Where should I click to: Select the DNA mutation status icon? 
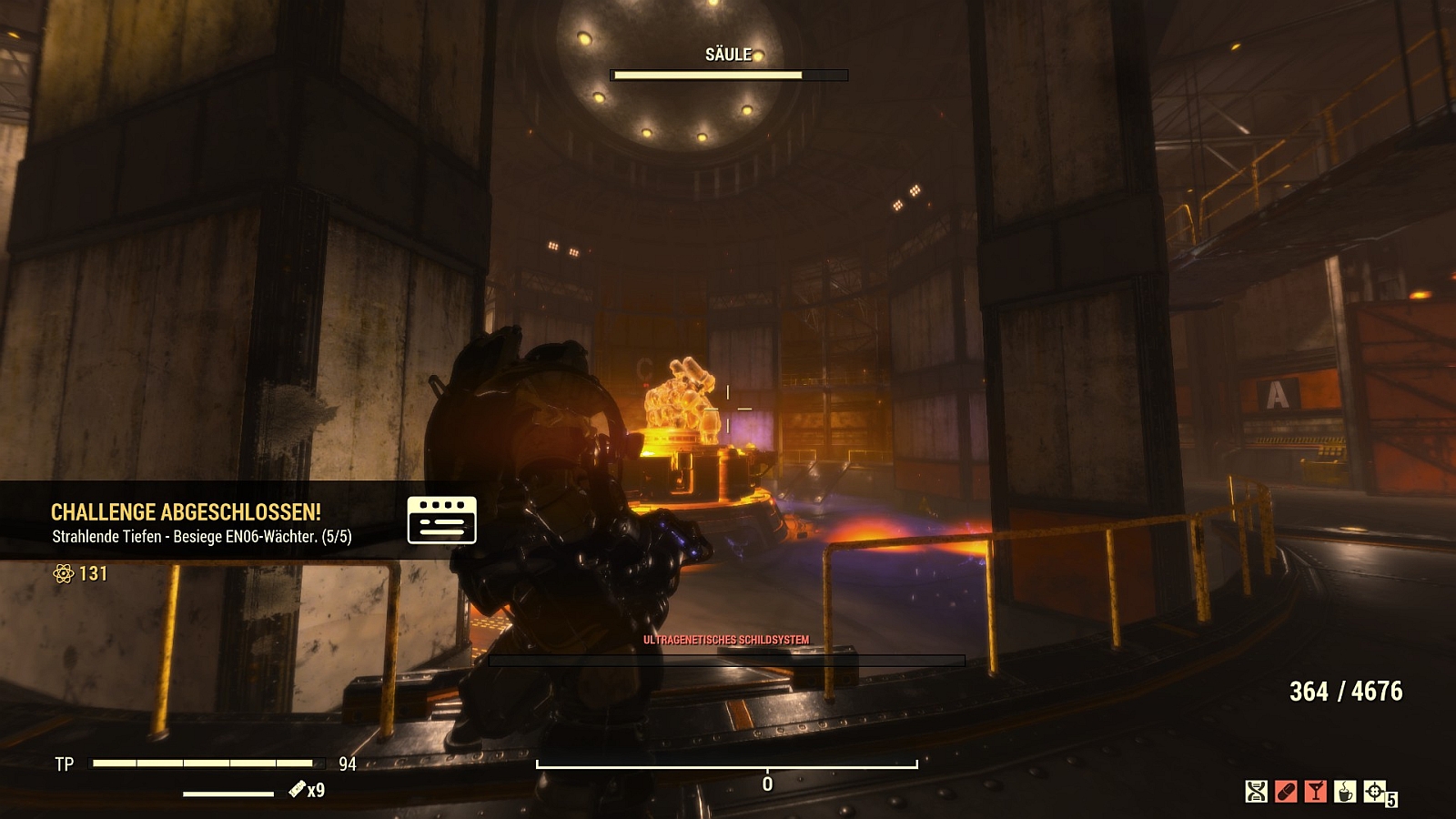1256,792
